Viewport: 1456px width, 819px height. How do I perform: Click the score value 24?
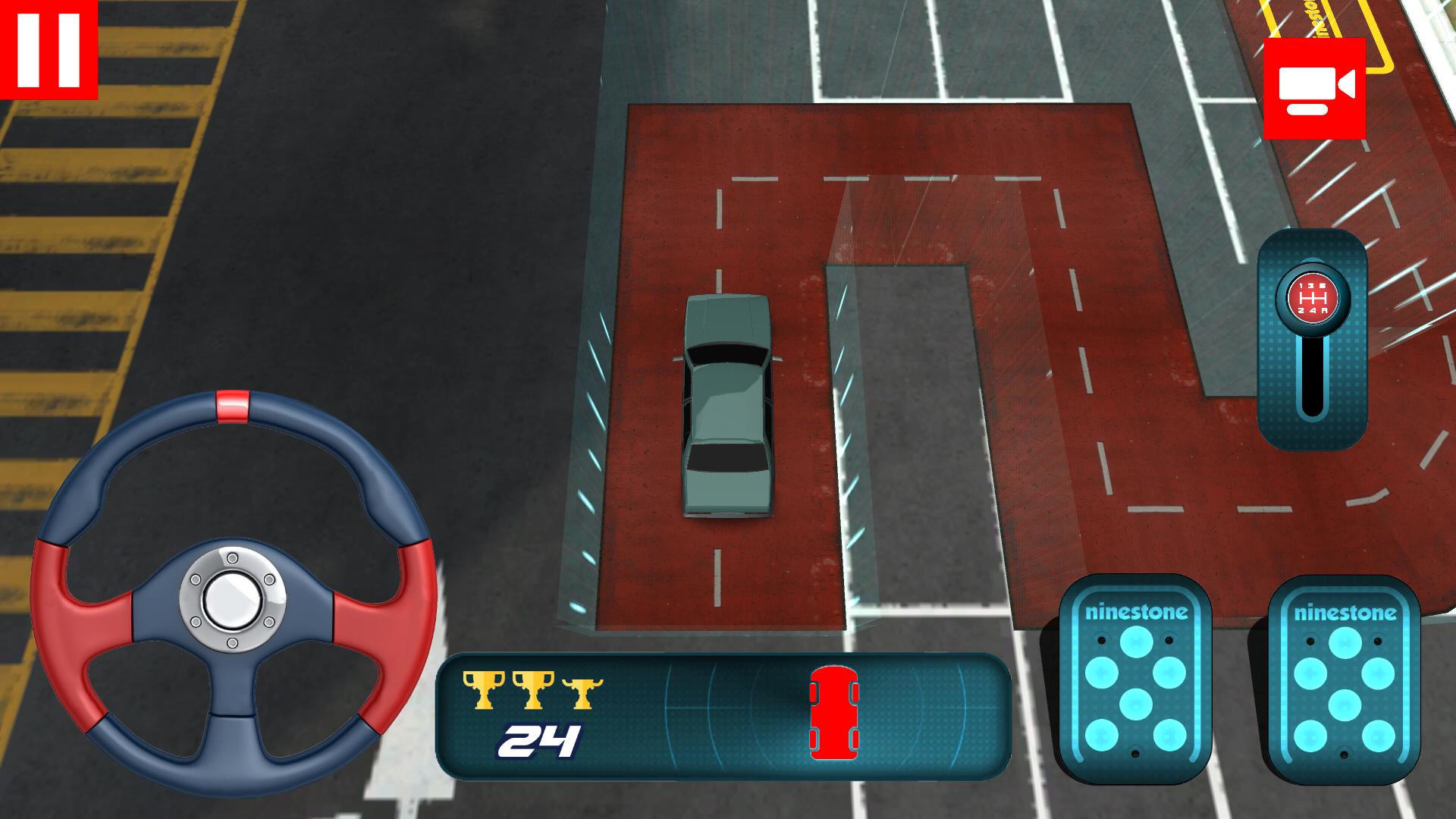(x=540, y=739)
